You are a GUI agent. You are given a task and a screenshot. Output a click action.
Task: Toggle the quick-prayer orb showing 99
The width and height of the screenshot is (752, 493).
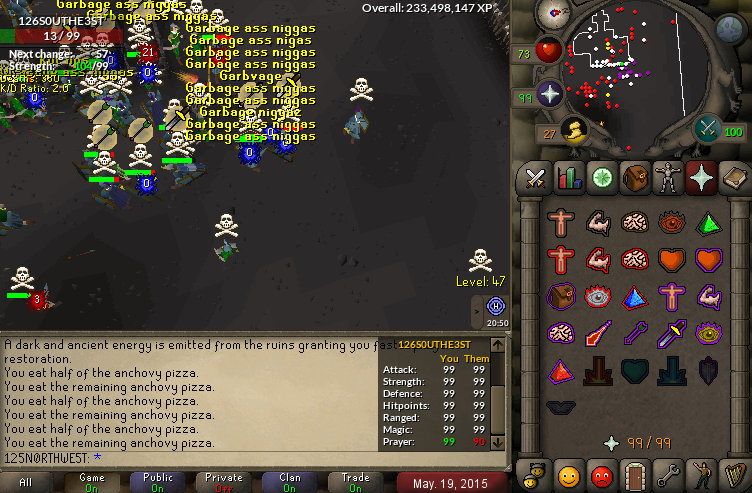click(x=549, y=96)
